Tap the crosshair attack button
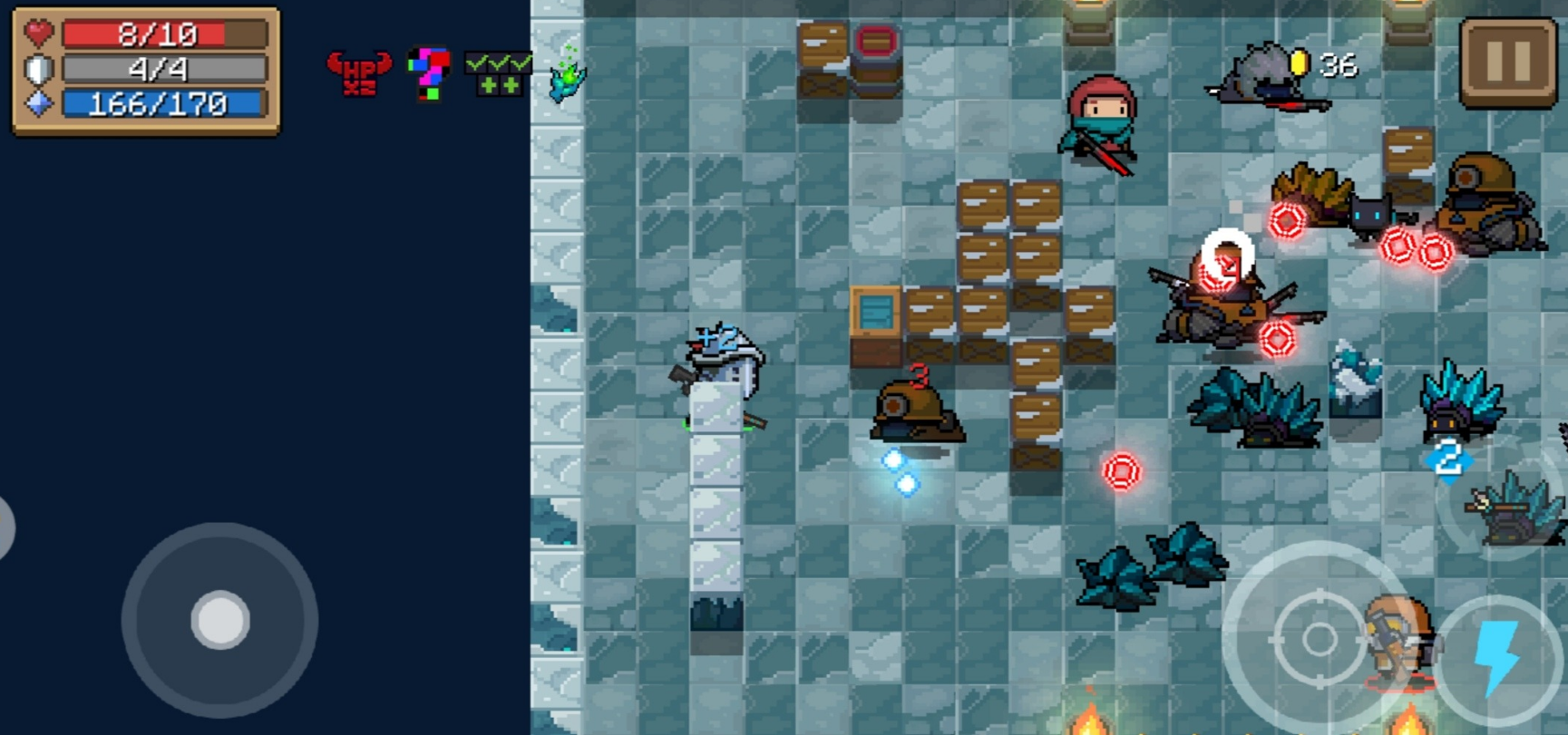 tap(1318, 639)
